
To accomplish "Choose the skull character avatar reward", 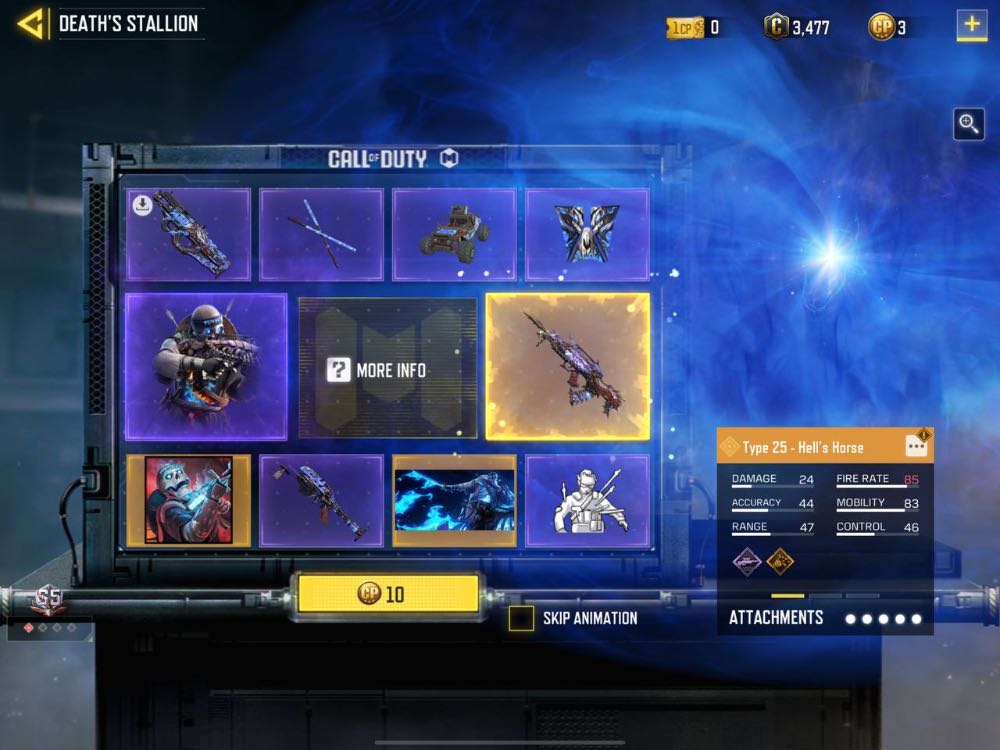I will pos(188,500).
